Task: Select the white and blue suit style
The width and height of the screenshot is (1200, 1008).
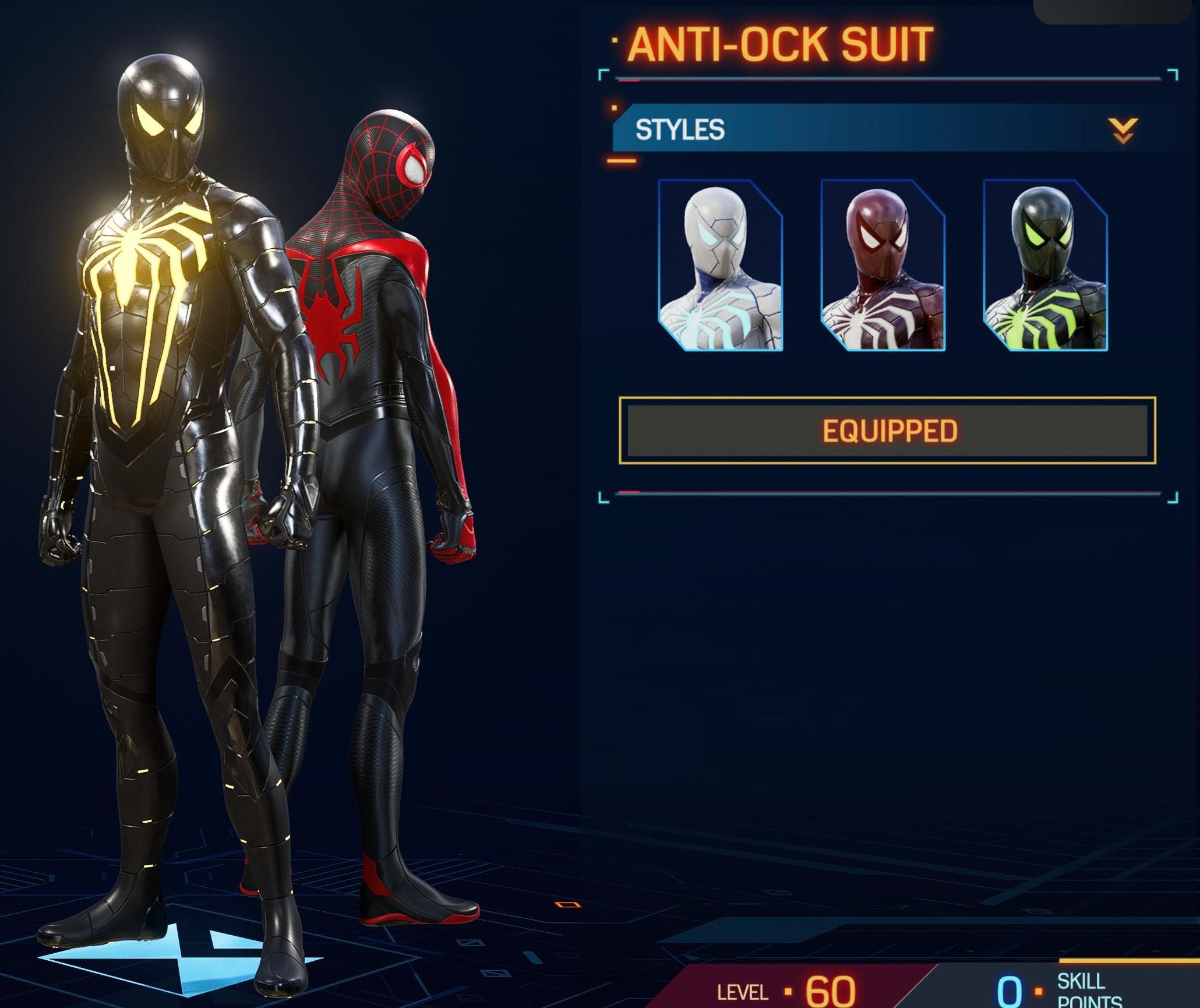Action: pyautogui.click(x=721, y=266)
